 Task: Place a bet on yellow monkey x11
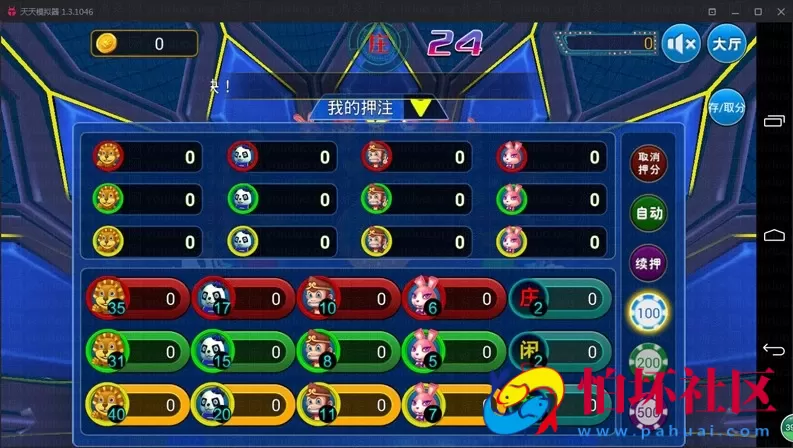coord(346,405)
